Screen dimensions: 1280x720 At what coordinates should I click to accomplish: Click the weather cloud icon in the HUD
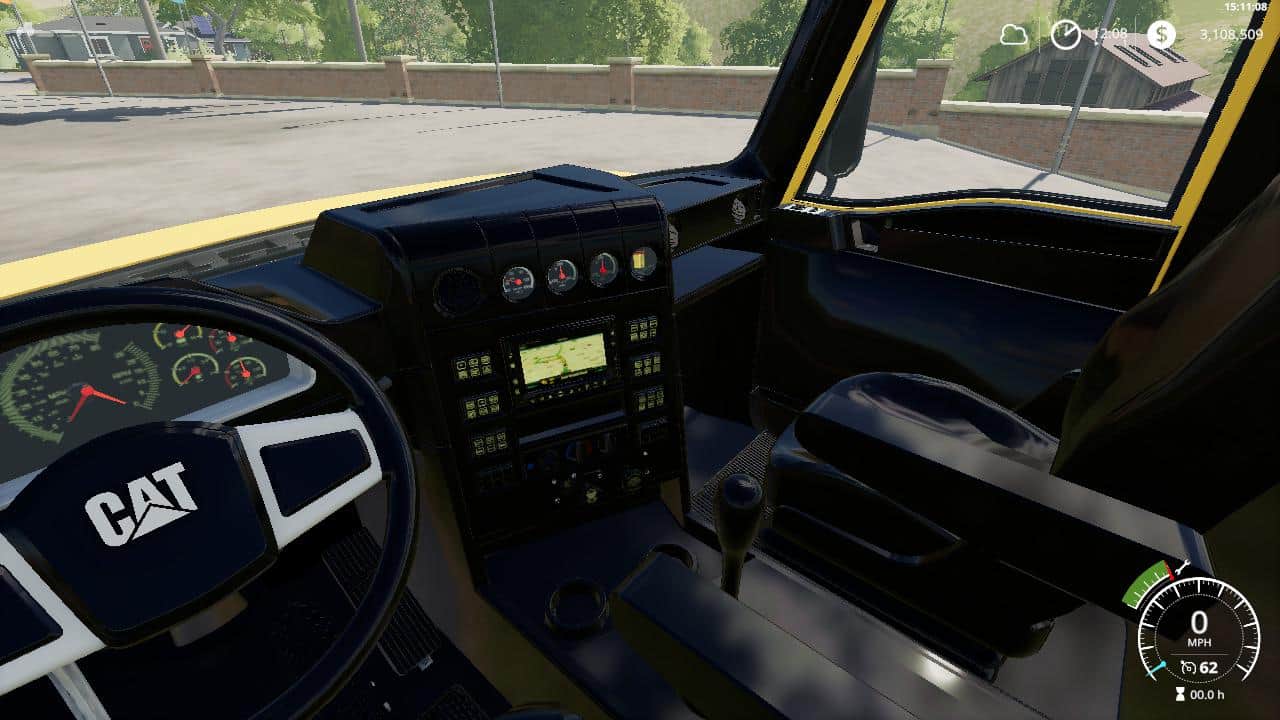point(1013,35)
